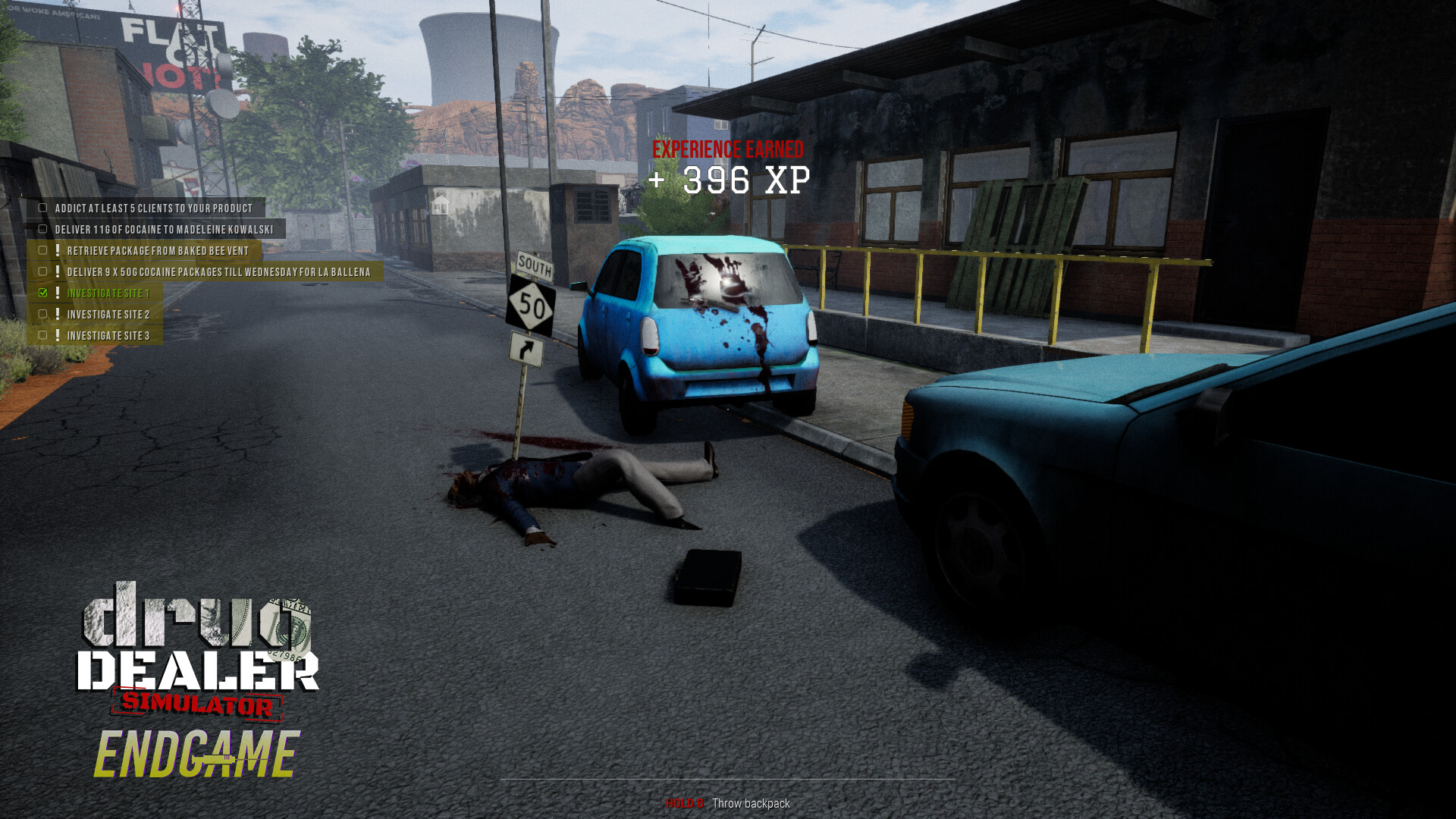Select the Deliver 9 x 50g Cocaine Packages quest

220,272
